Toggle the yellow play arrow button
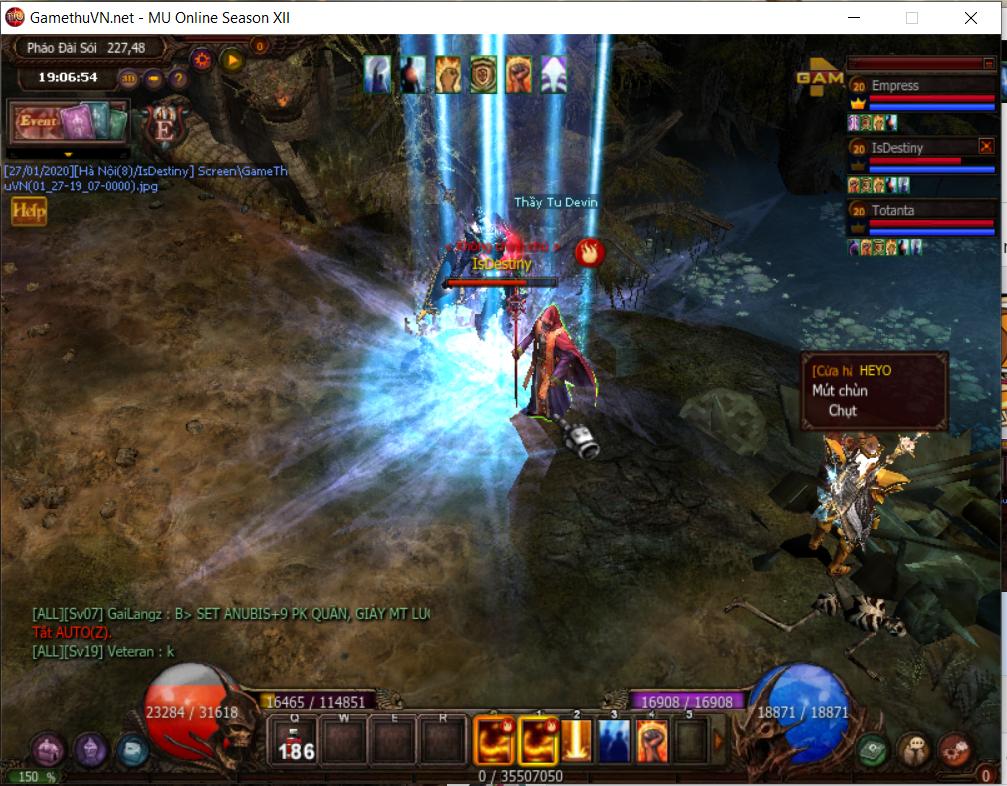Image resolution: width=1007 pixels, height=786 pixels. coord(232,59)
